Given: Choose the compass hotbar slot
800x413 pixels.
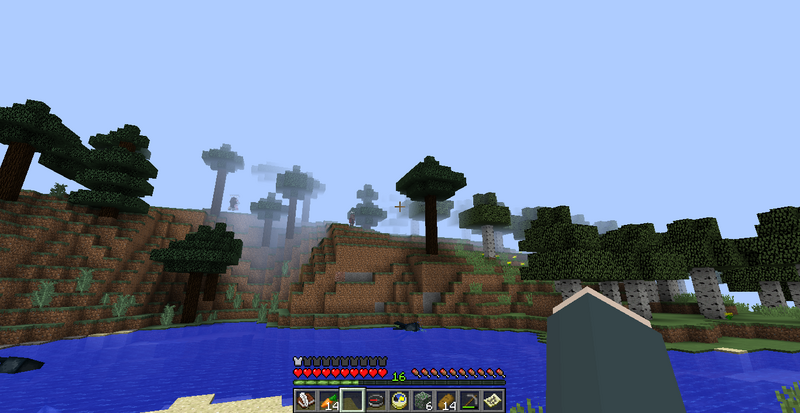Looking at the screenshot, I should (x=376, y=401).
